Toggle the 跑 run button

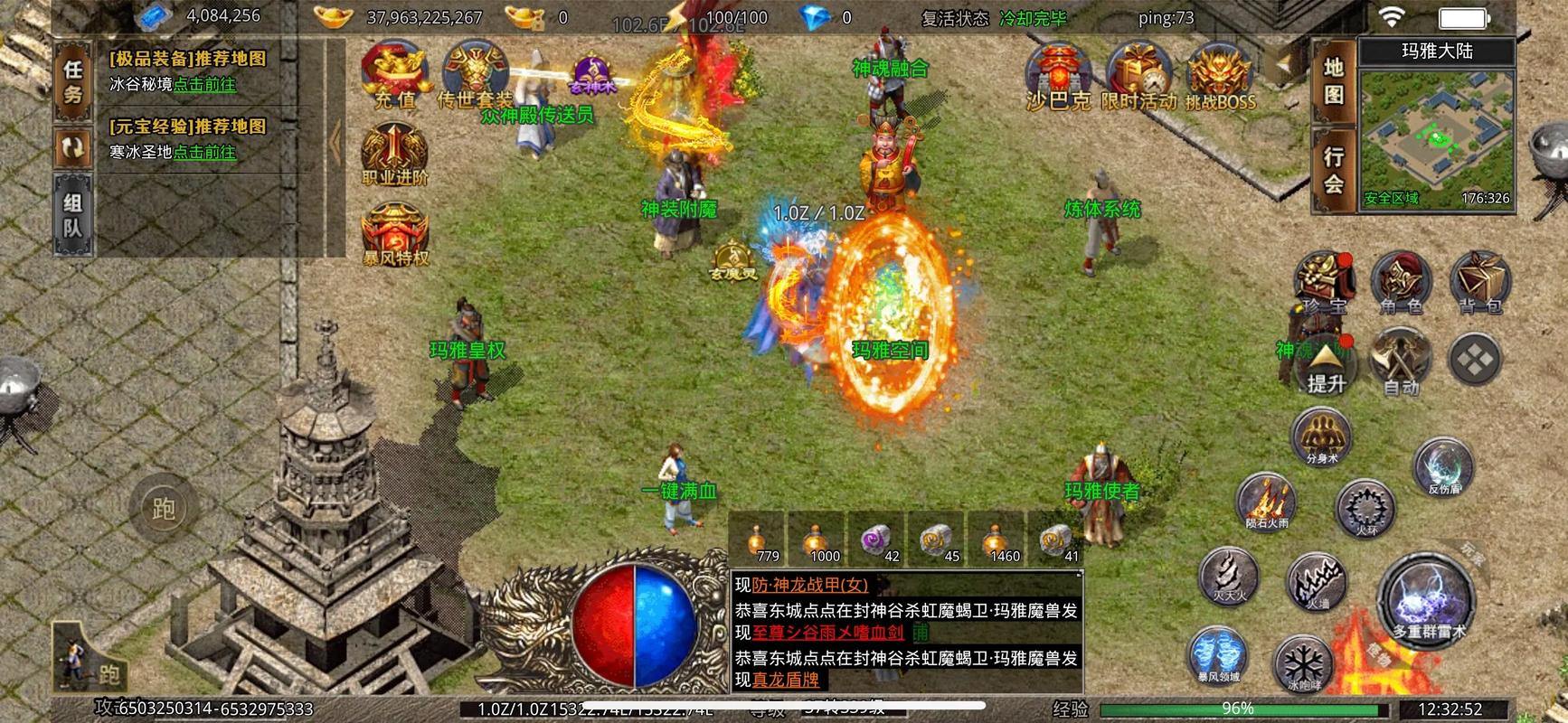pyautogui.click(x=164, y=510)
